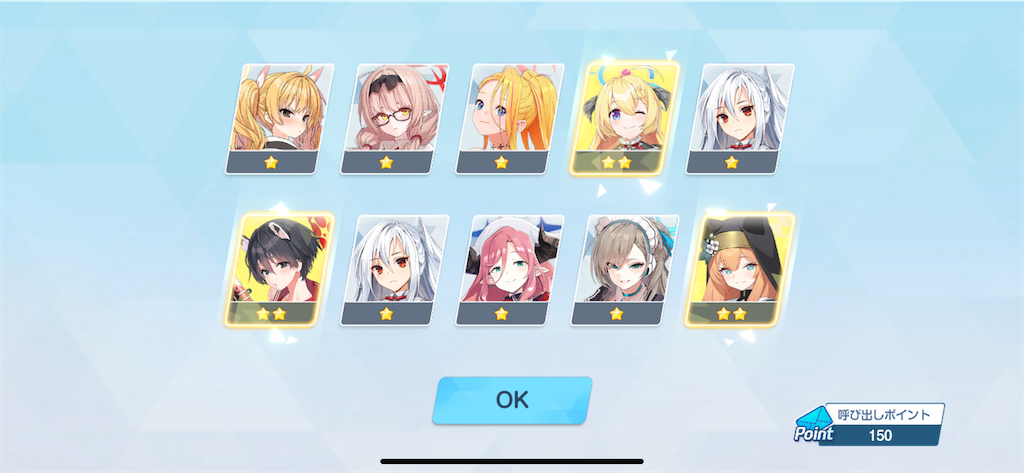Tap the orange ponytail student looking sideways
1024x473 pixels.
tap(509, 118)
